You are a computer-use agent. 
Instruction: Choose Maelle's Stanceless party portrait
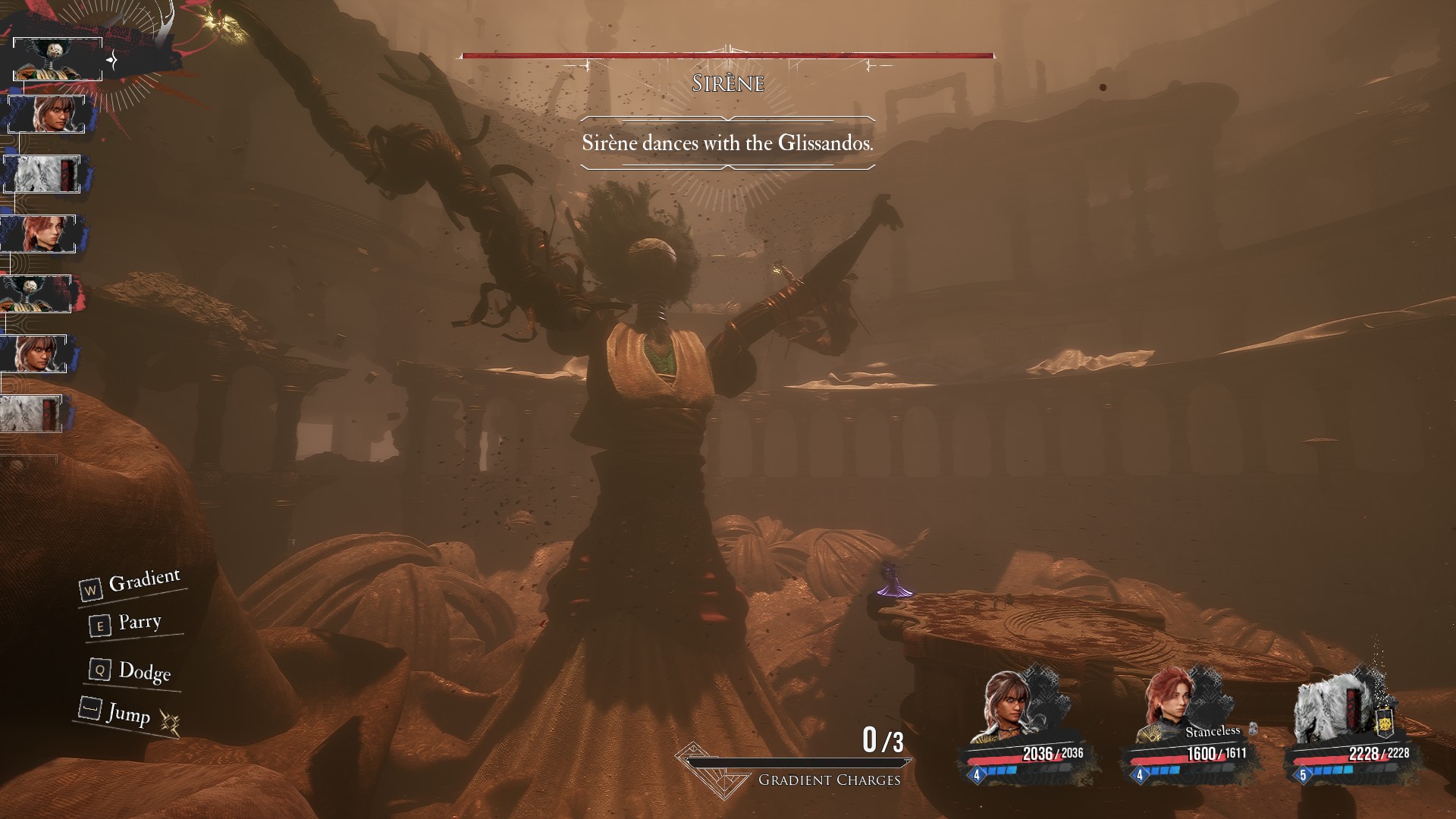coord(1169,705)
